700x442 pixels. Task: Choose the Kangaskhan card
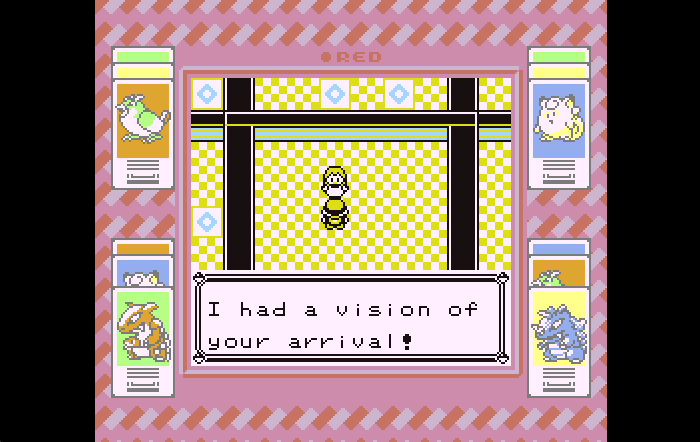click(x=143, y=328)
